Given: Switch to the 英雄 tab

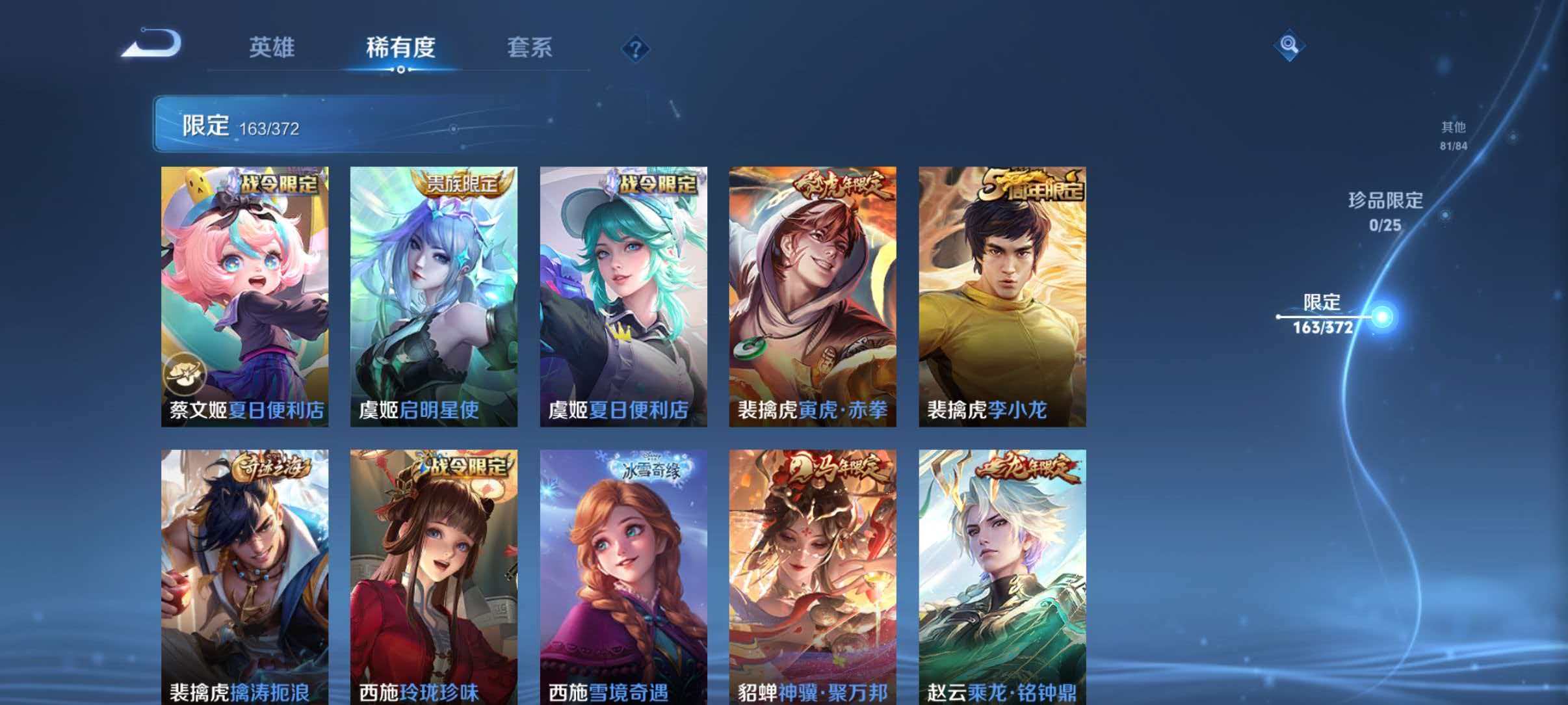Looking at the screenshot, I should pos(273,47).
